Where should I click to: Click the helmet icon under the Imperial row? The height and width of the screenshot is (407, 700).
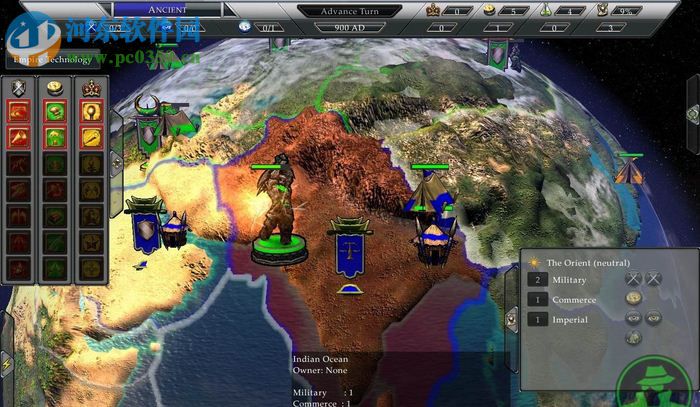[633, 338]
